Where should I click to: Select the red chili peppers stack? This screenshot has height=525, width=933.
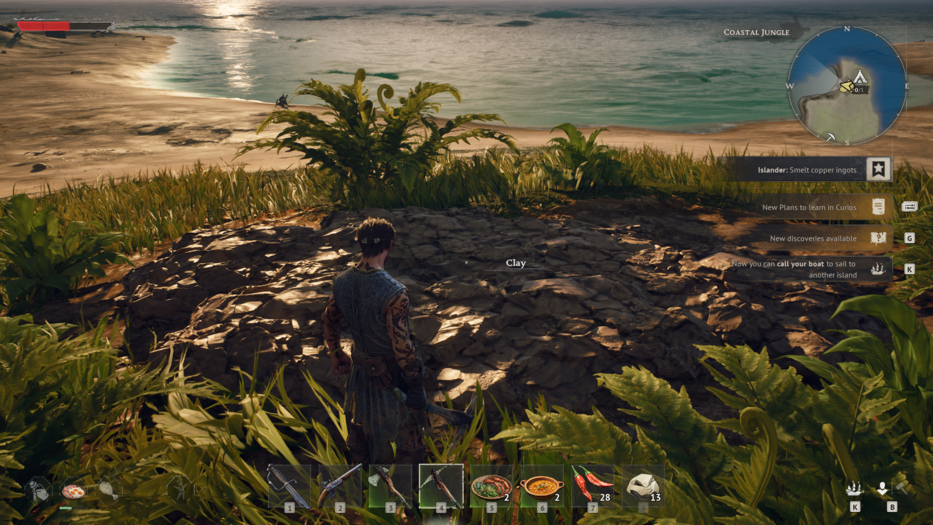click(x=592, y=486)
